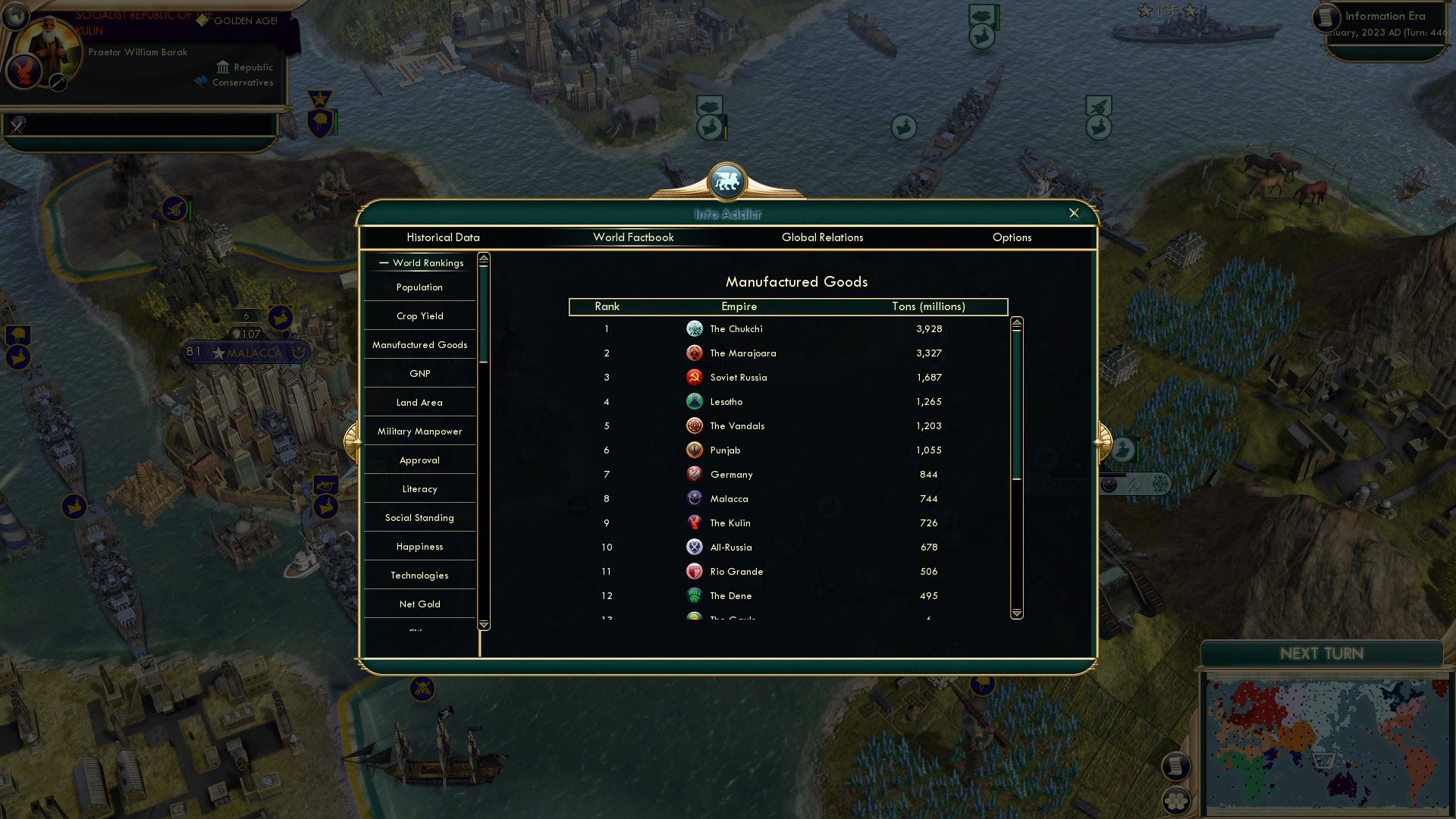
Task: View the GNP ranking
Action: point(419,373)
